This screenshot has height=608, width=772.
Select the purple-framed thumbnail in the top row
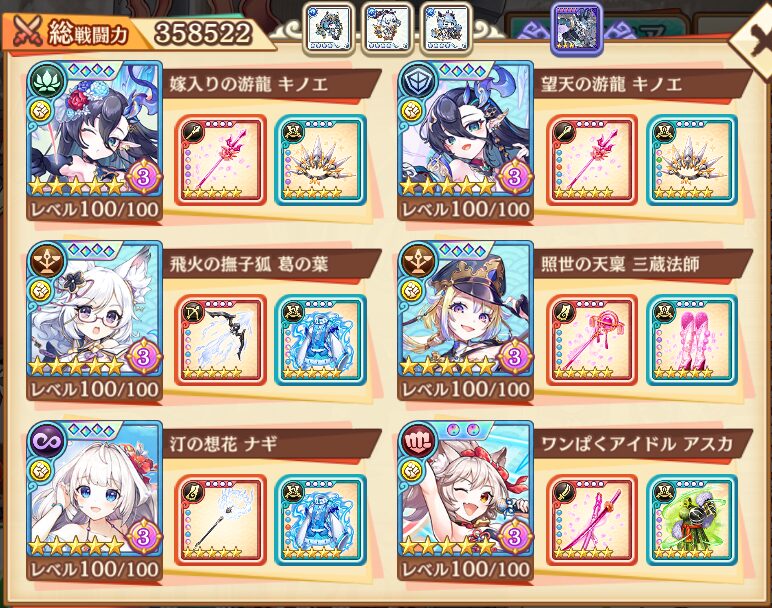point(576,27)
